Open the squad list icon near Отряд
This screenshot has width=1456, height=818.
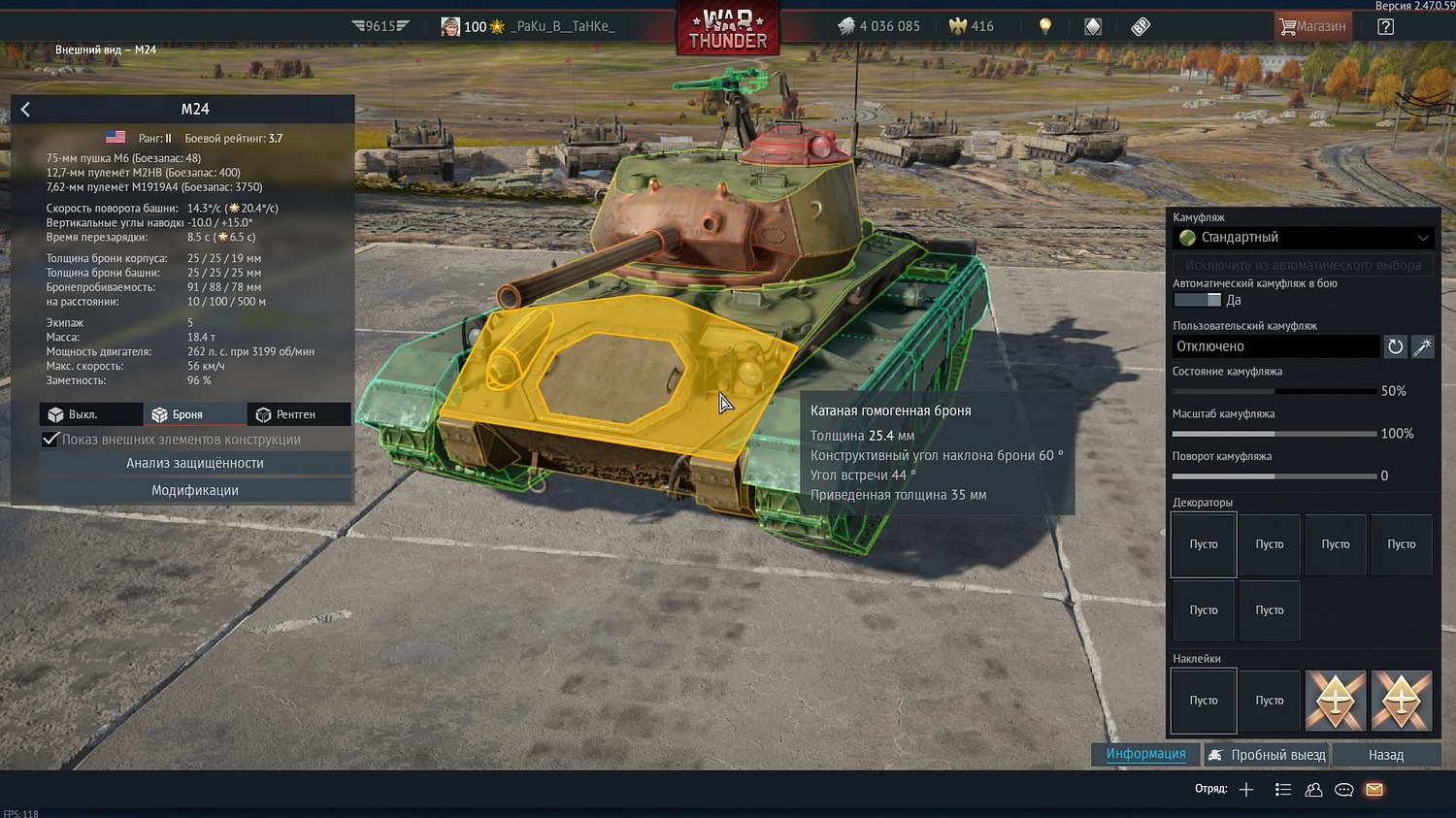[1283, 790]
